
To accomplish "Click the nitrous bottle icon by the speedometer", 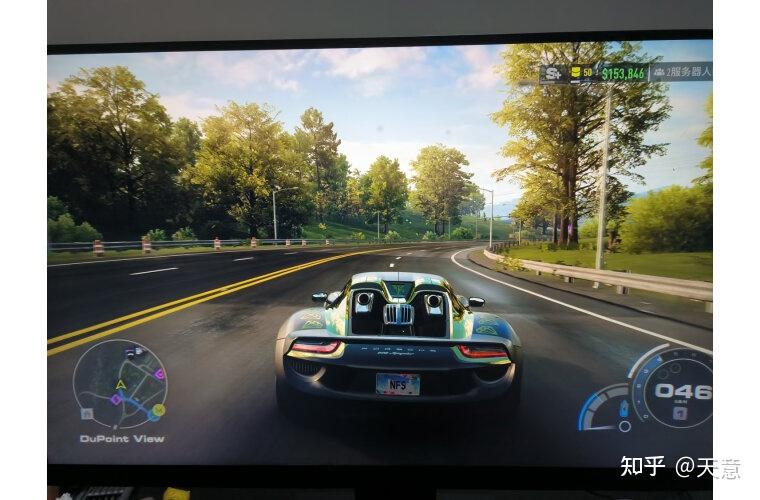I will 624,407.
